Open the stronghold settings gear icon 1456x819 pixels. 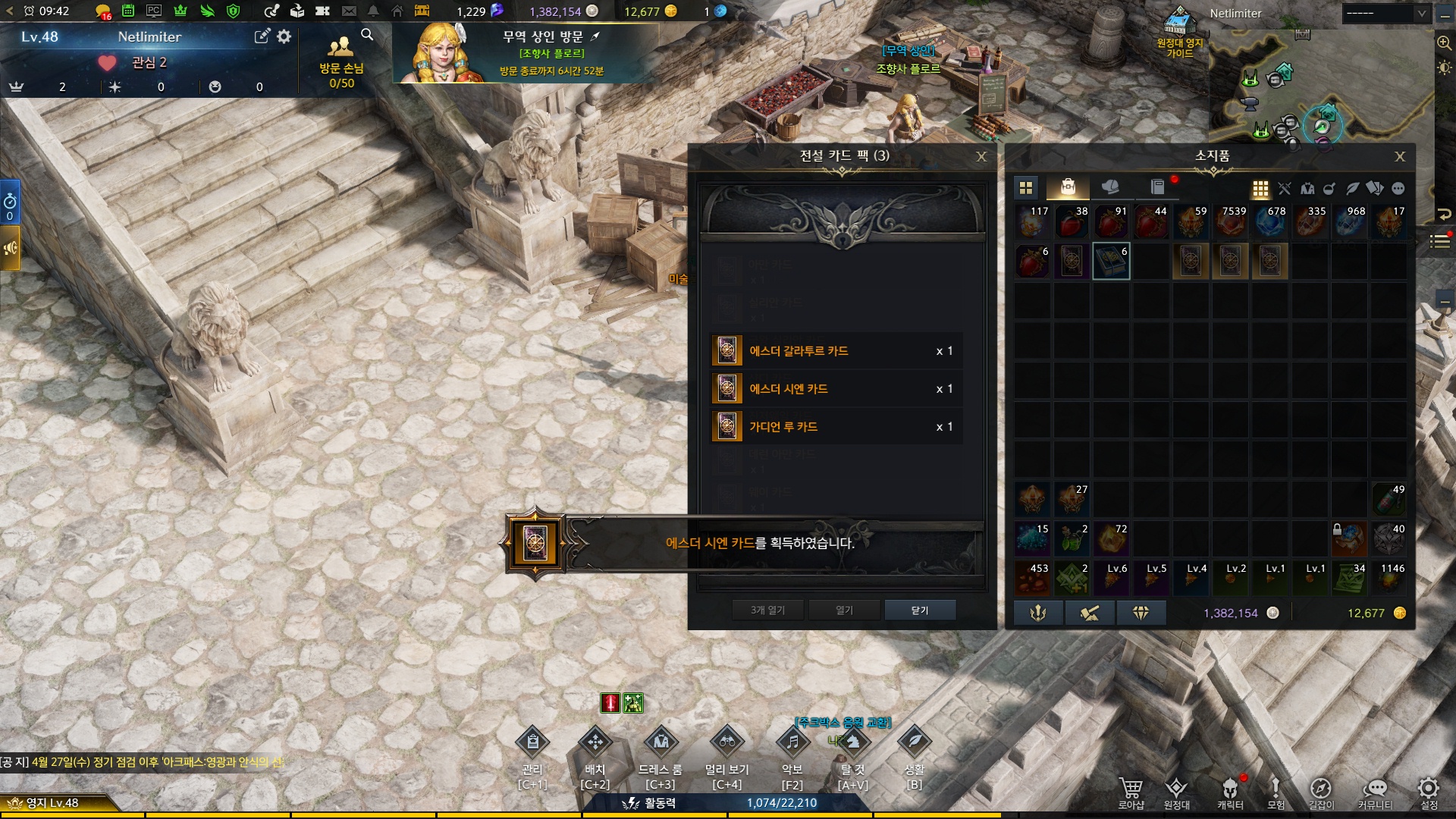click(284, 36)
